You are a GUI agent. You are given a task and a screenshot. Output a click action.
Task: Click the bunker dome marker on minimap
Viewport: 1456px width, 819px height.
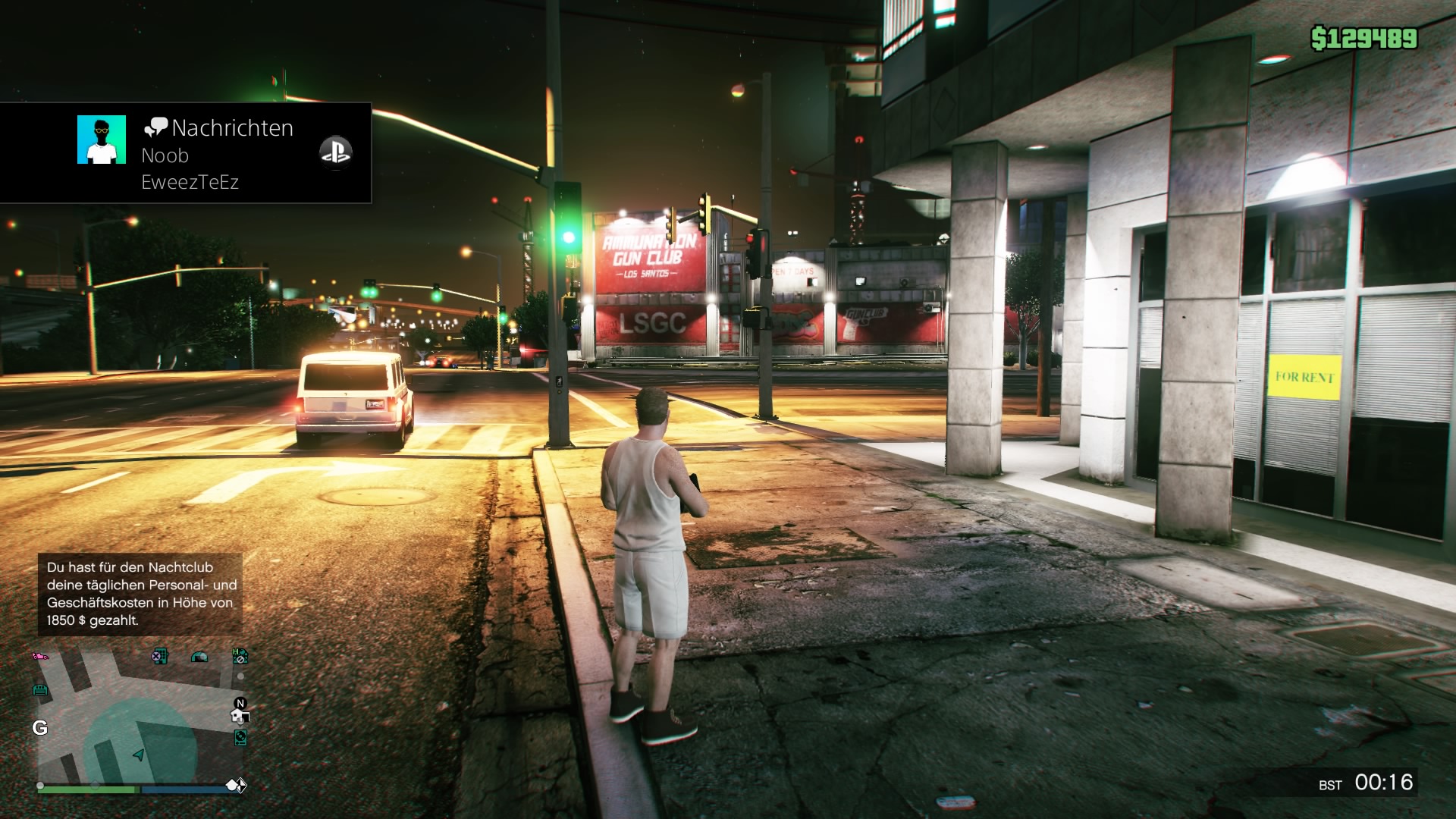click(199, 657)
